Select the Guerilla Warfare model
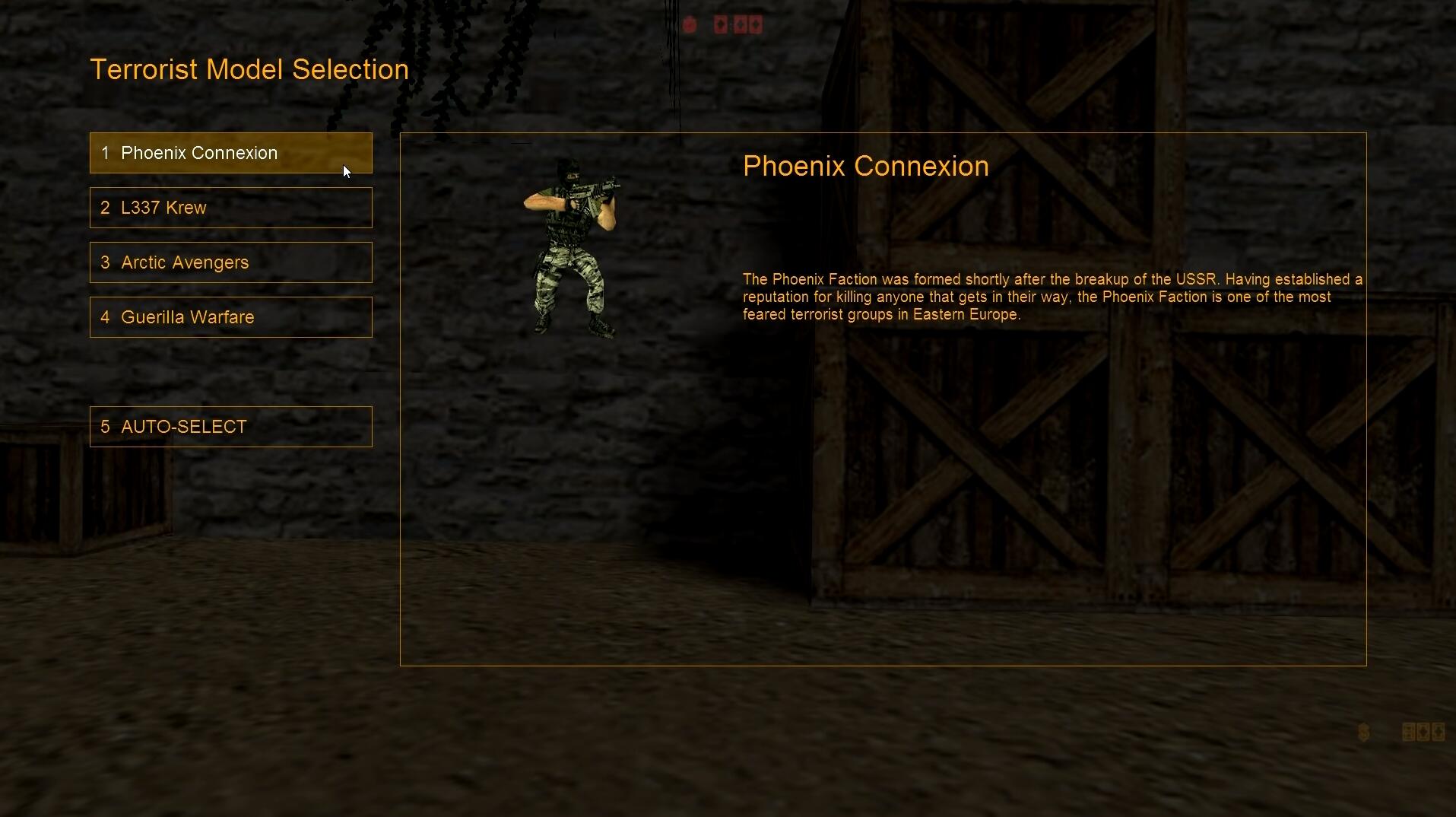Viewport: 1456px width, 817px height. point(230,317)
